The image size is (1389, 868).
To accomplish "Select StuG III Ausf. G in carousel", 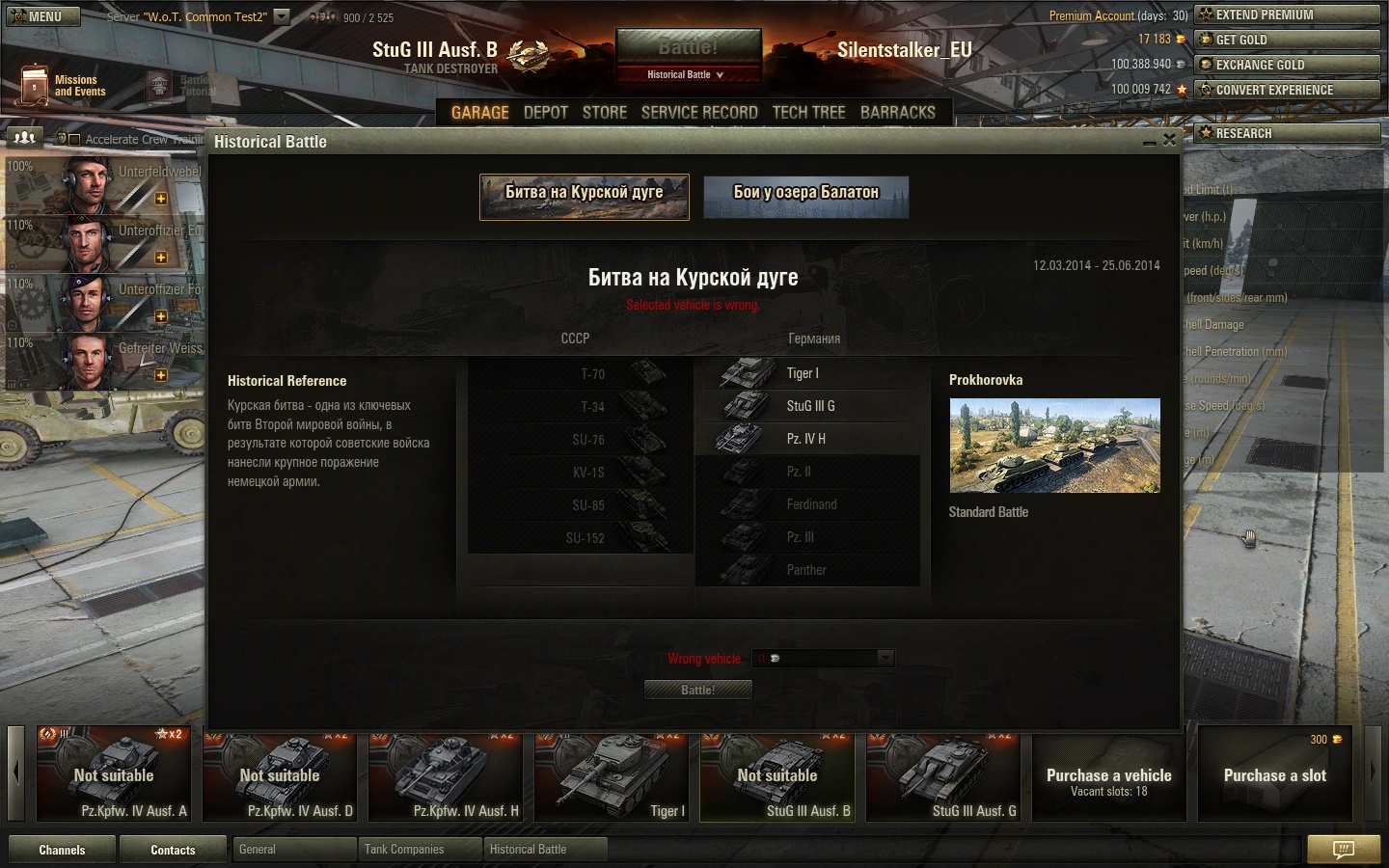I will point(945,773).
